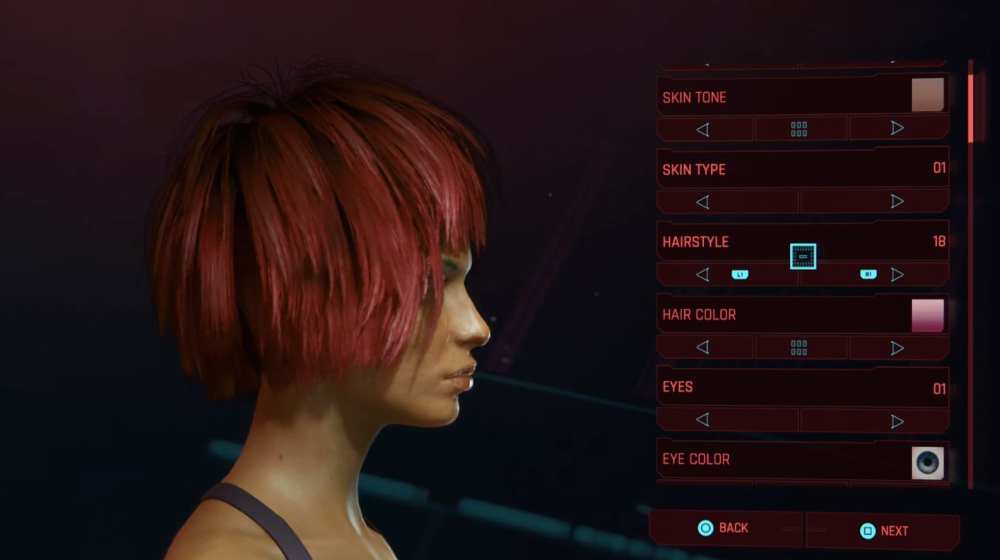Select previous skin tone with left arrow
The image size is (1000, 560).
(702, 129)
